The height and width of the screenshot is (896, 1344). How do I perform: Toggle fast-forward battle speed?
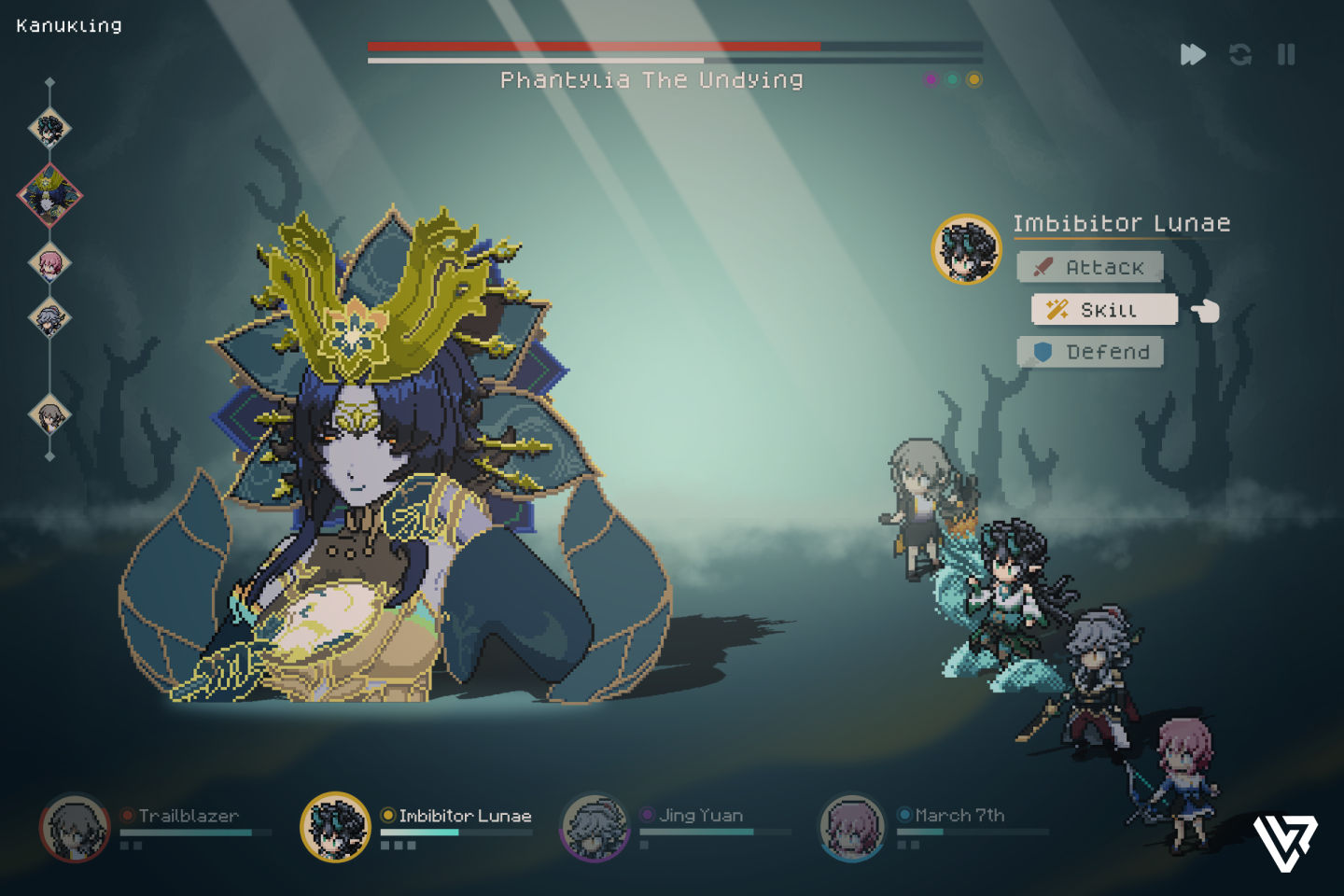[1192, 55]
